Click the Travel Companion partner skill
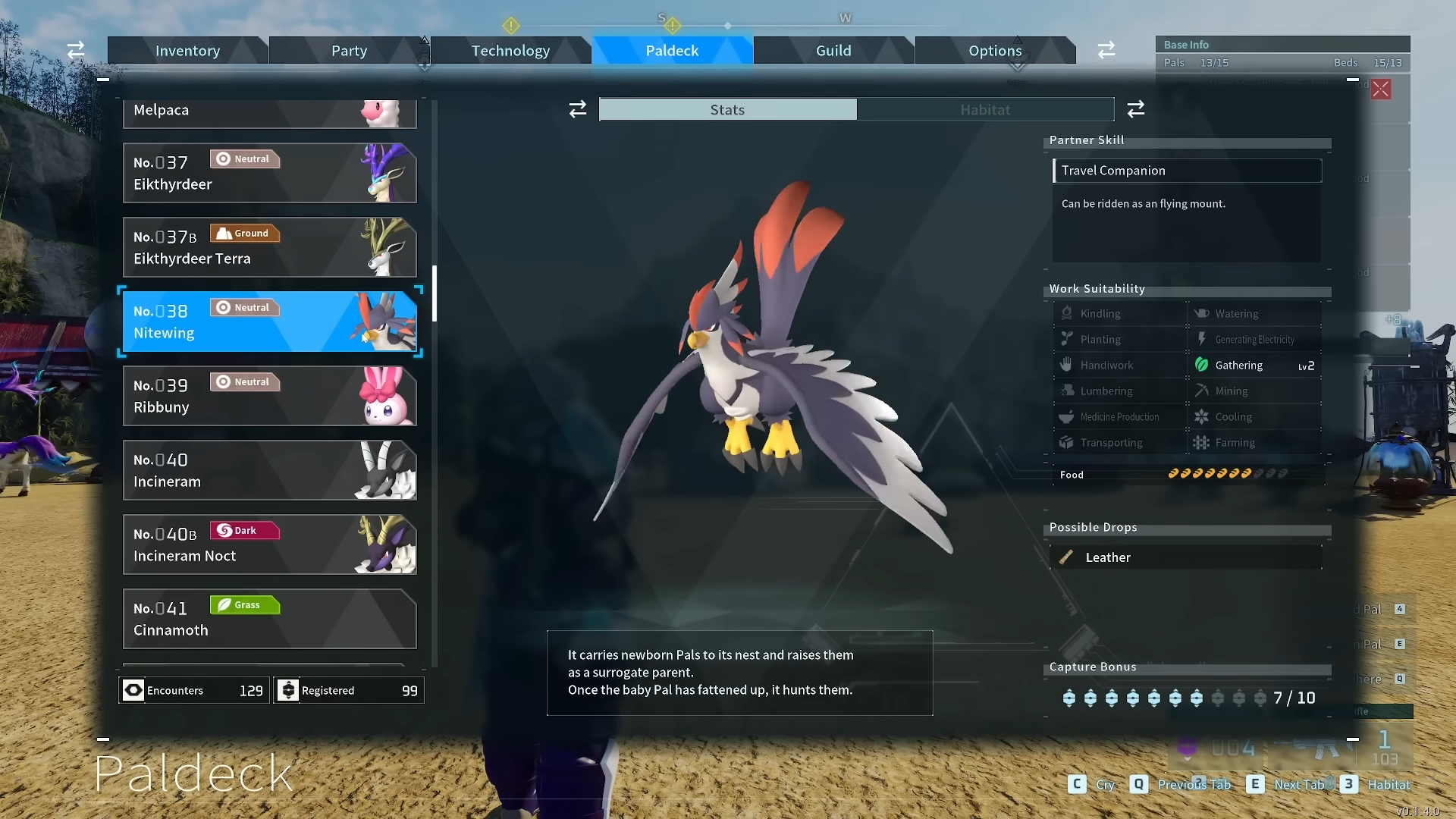This screenshot has width=1456, height=819. 1187,171
